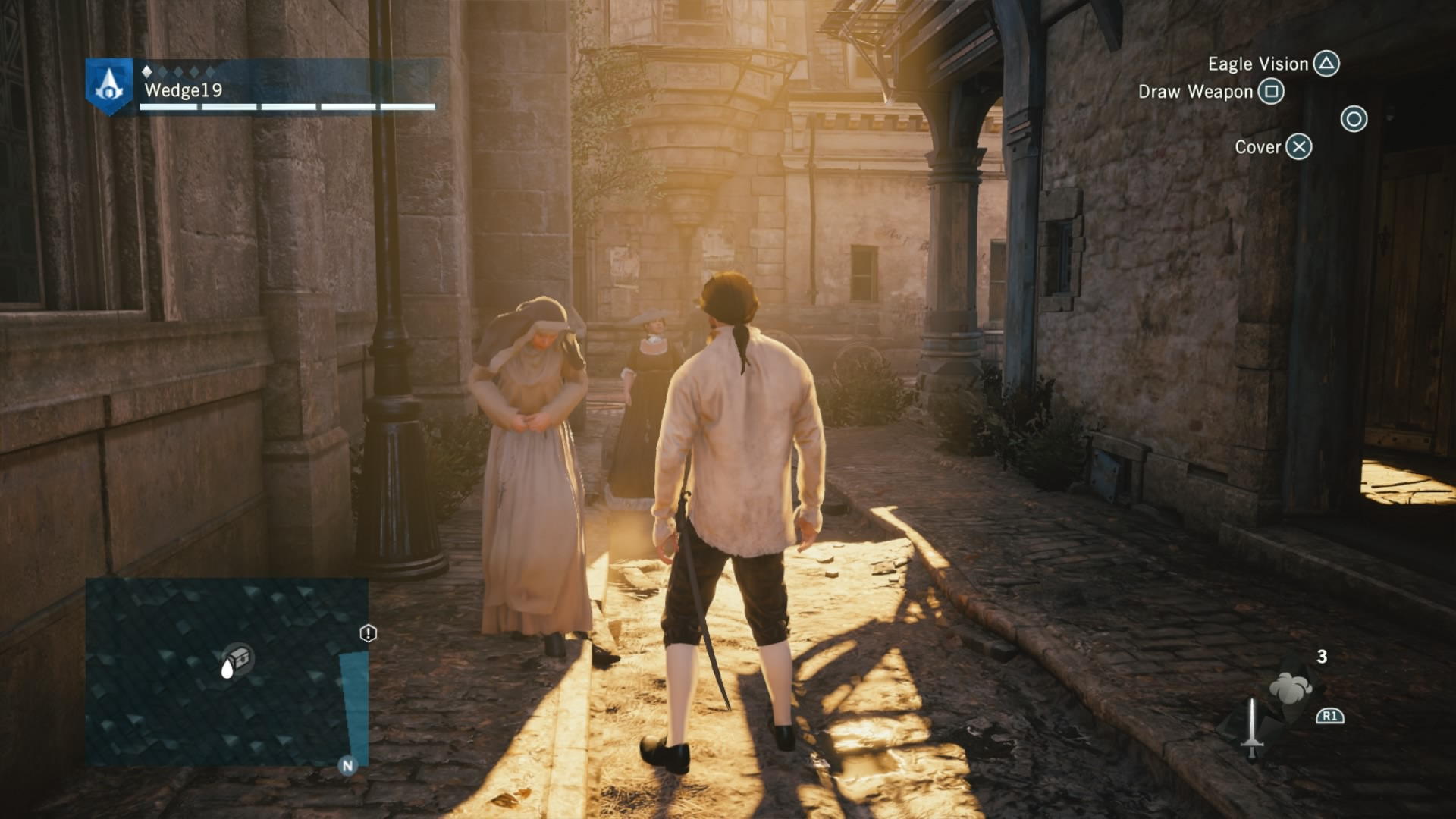Screen dimensions: 1456x819
Task: Open the minimap panel
Action: (x=227, y=672)
